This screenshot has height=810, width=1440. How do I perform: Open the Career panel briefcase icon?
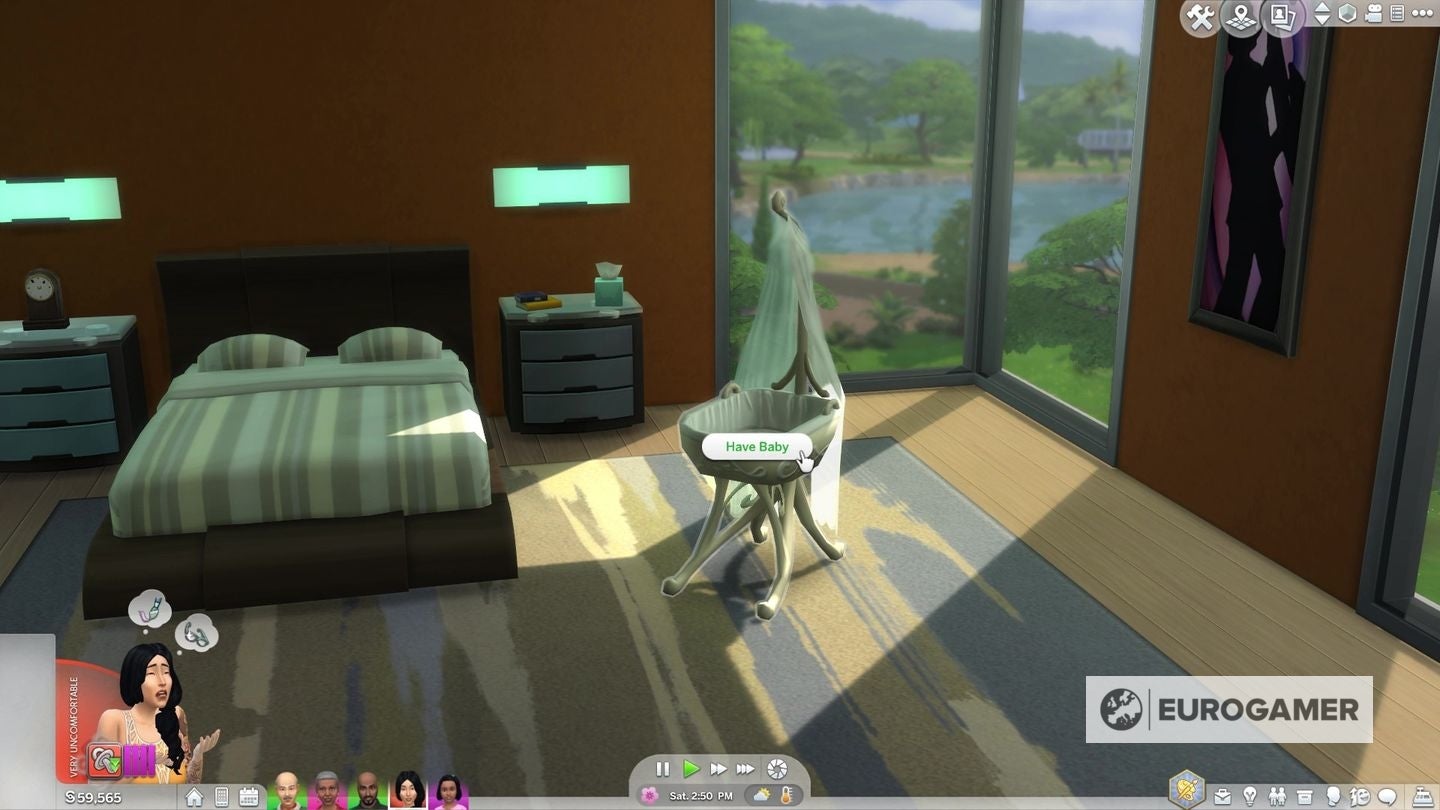pos(1222,795)
